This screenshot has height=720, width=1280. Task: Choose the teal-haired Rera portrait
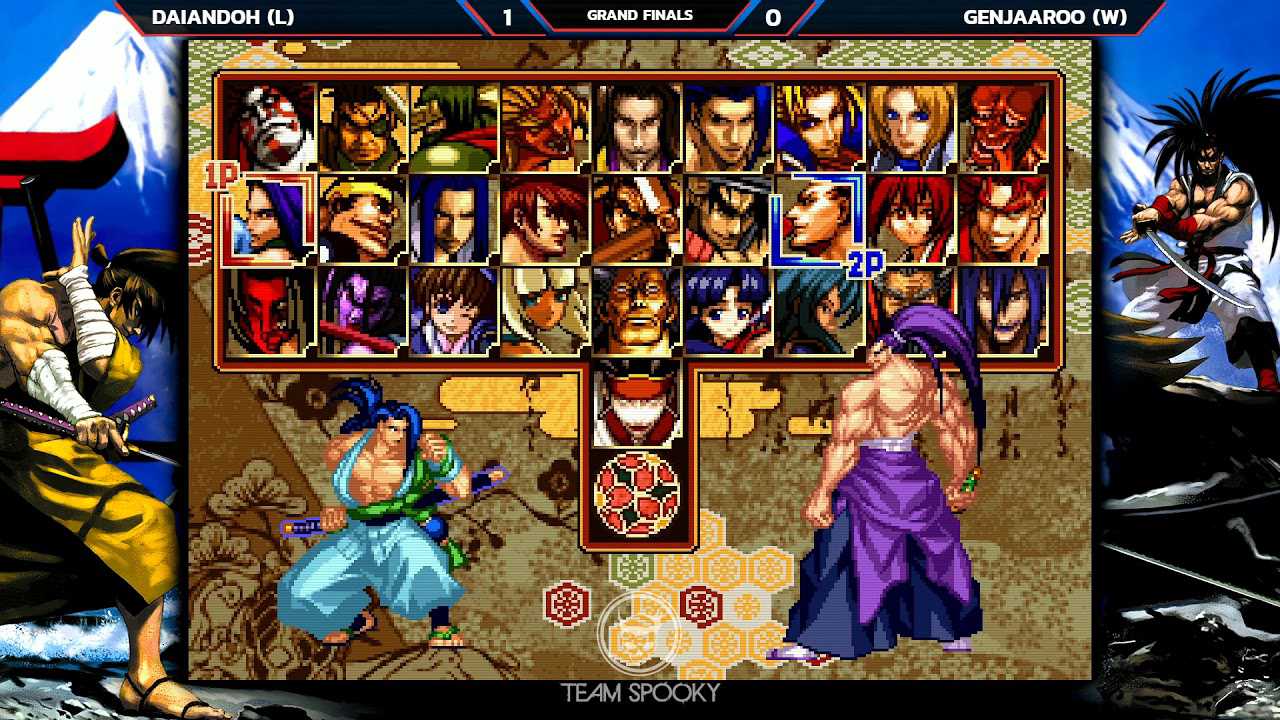pyautogui.click(x=820, y=310)
